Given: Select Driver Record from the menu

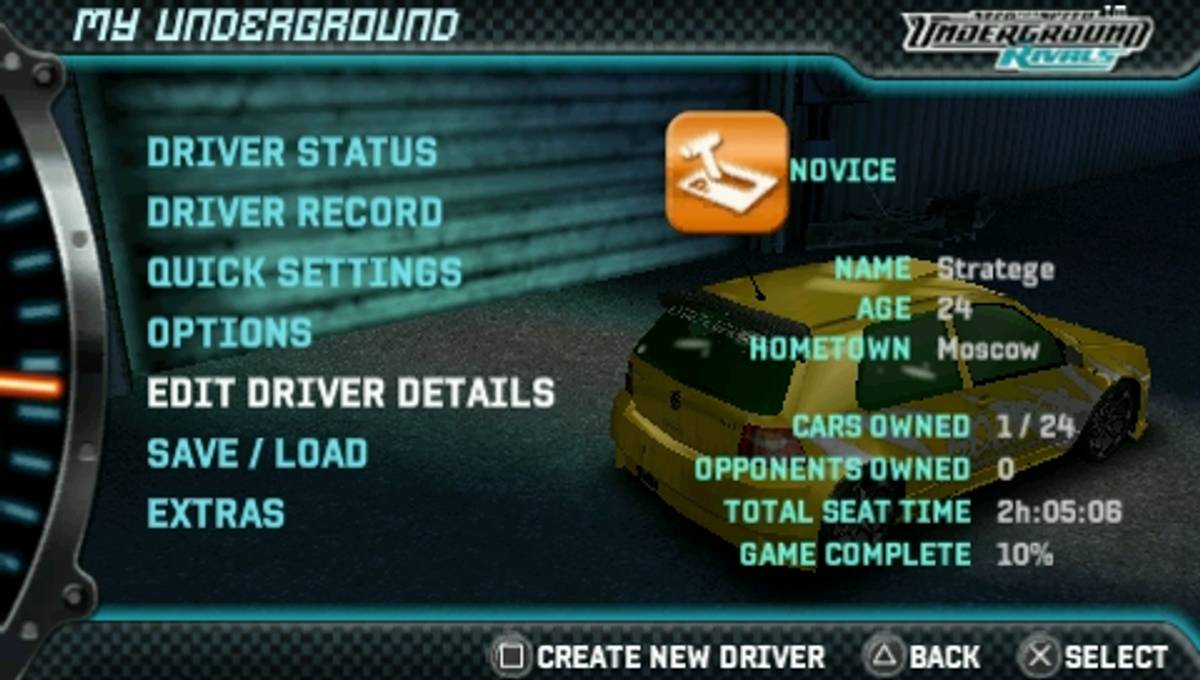Looking at the screenshot, I should pos(295,212).
